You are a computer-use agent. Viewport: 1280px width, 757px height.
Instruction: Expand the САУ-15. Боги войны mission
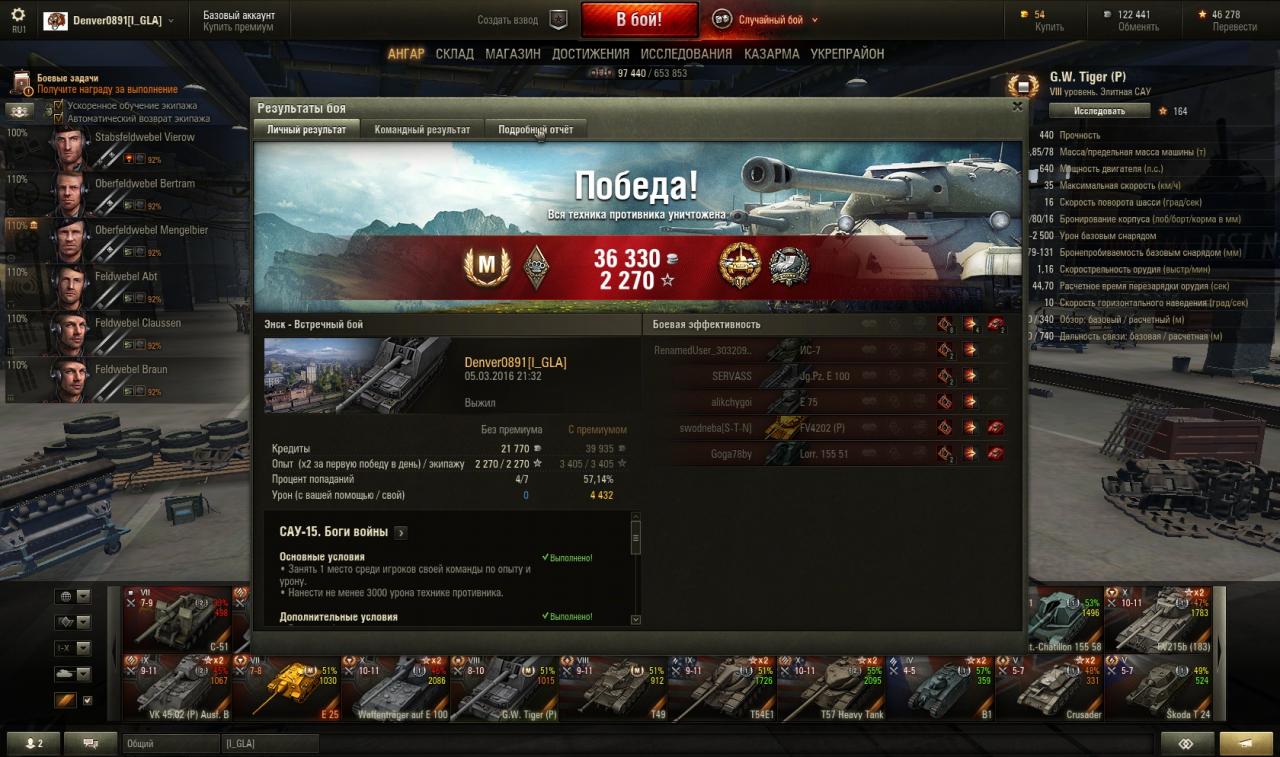point(400,533)
